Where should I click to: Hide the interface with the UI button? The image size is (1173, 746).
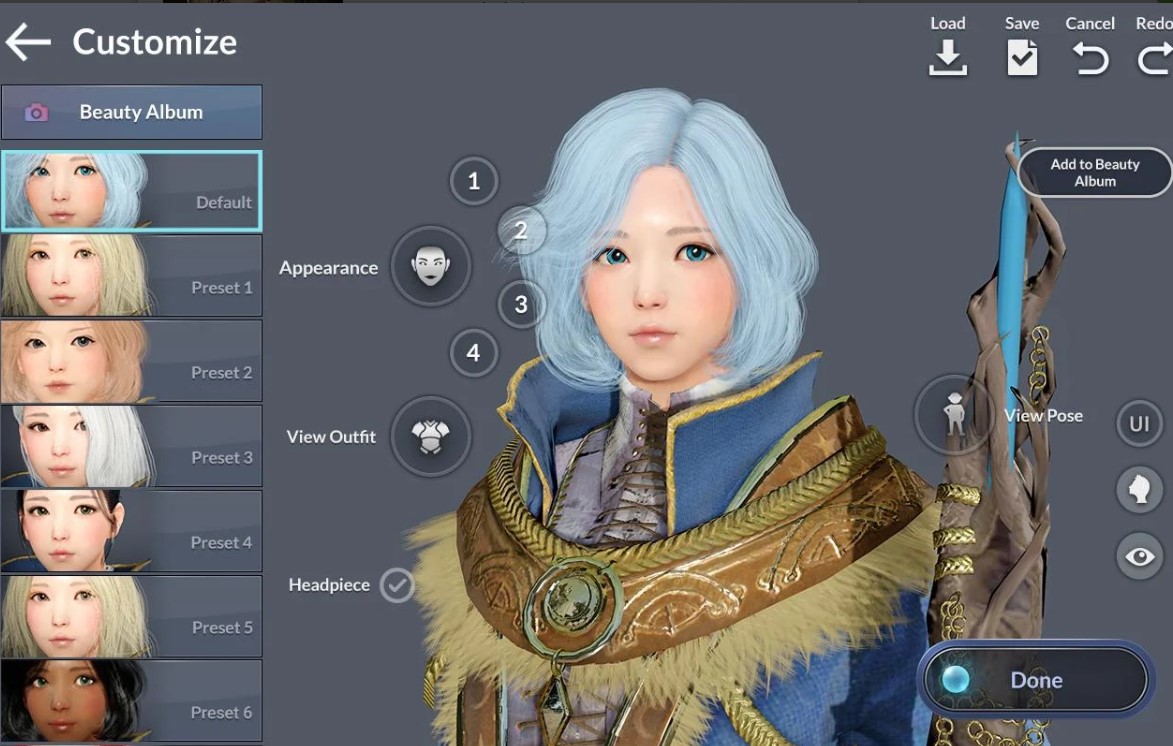[1139, 424]
